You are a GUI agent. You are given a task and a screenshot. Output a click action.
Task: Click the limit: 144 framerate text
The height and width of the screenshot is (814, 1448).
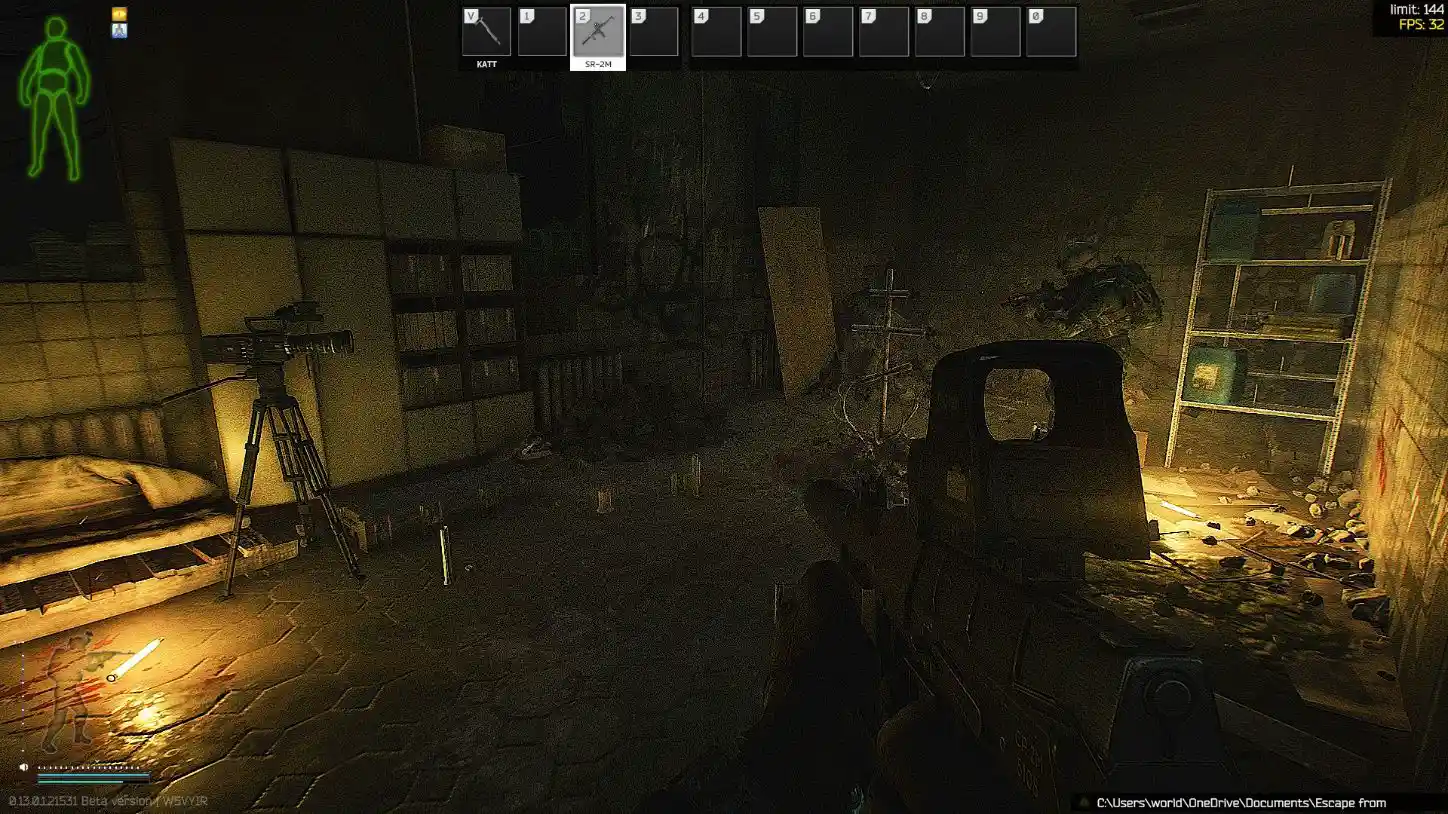1415,7
